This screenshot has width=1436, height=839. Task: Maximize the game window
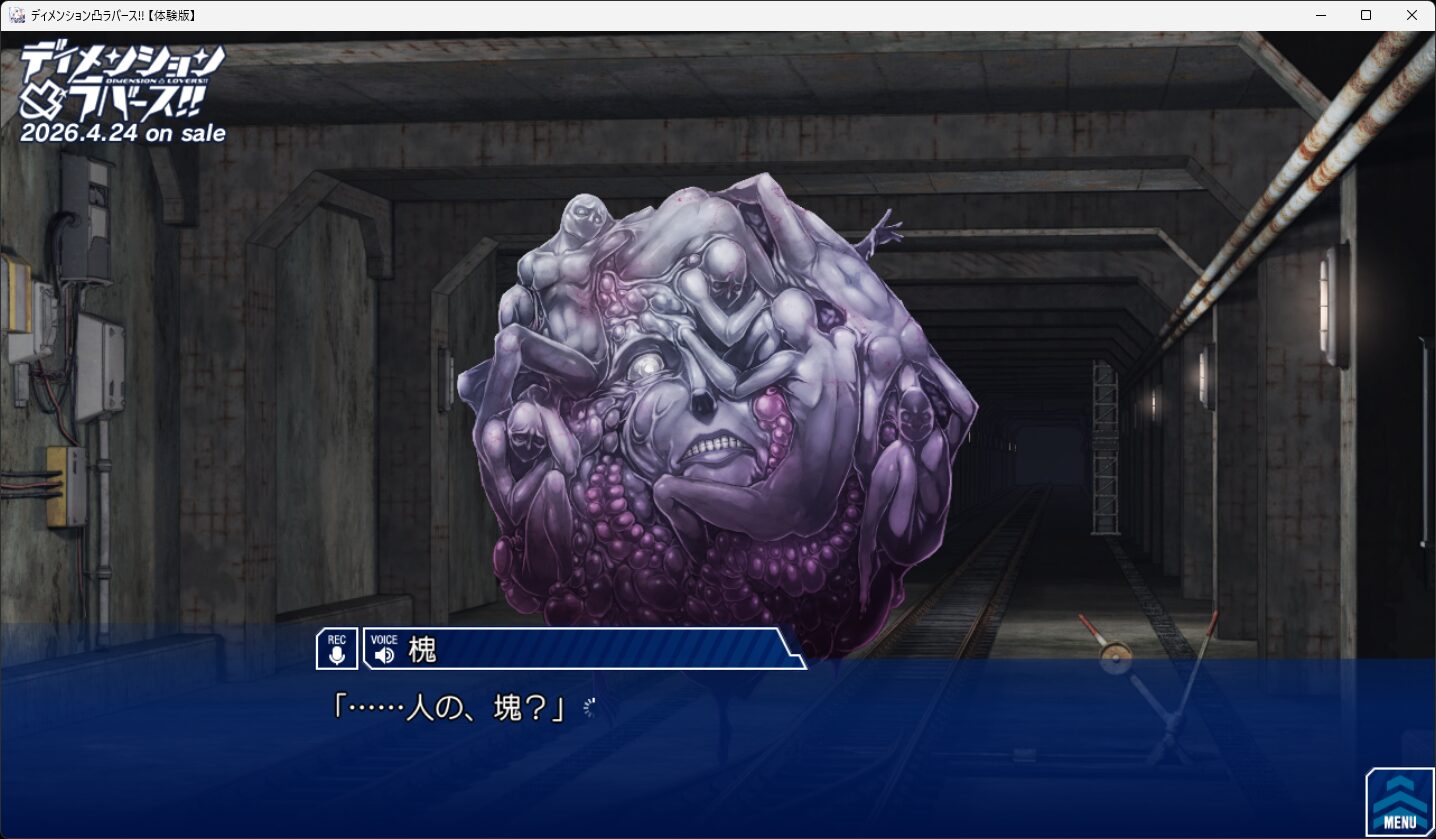1366,15
